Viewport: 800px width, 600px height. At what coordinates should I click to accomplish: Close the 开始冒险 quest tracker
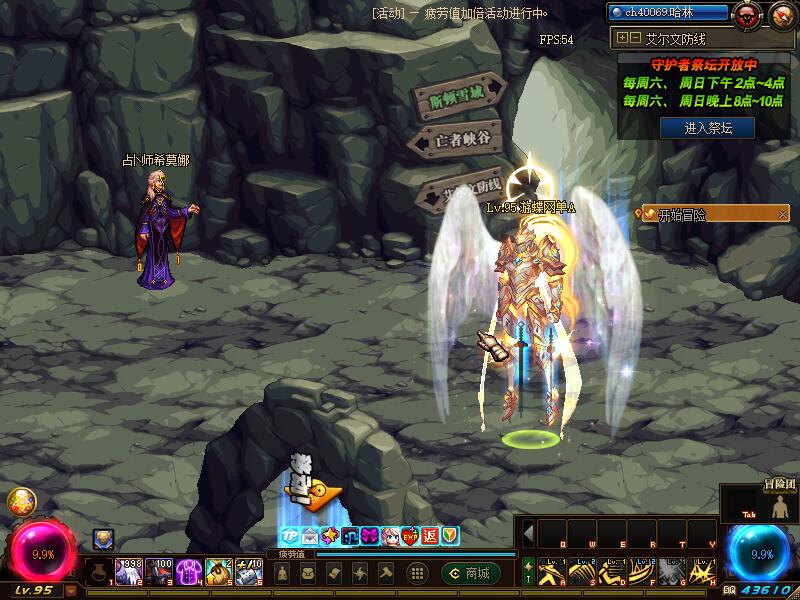[781, 213]
